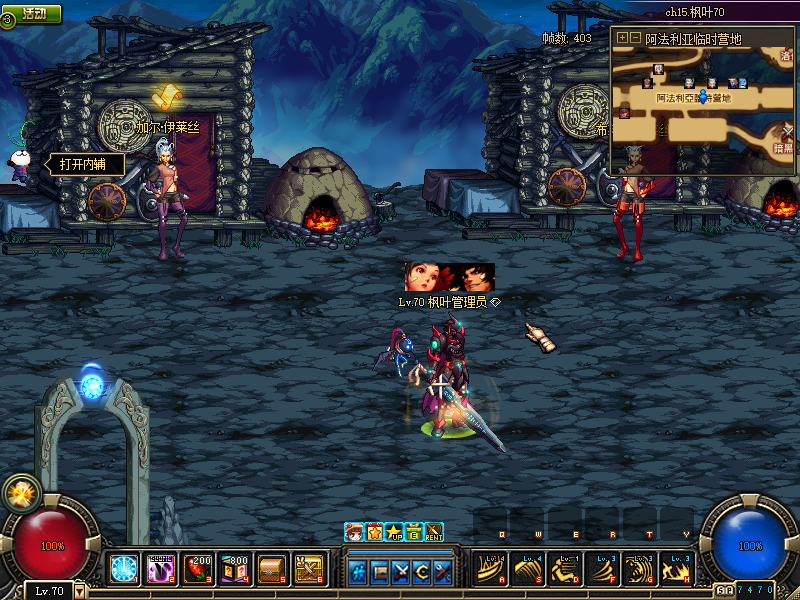
Task: Use the book item with 800 count
Action: click(x=235, y=569)
